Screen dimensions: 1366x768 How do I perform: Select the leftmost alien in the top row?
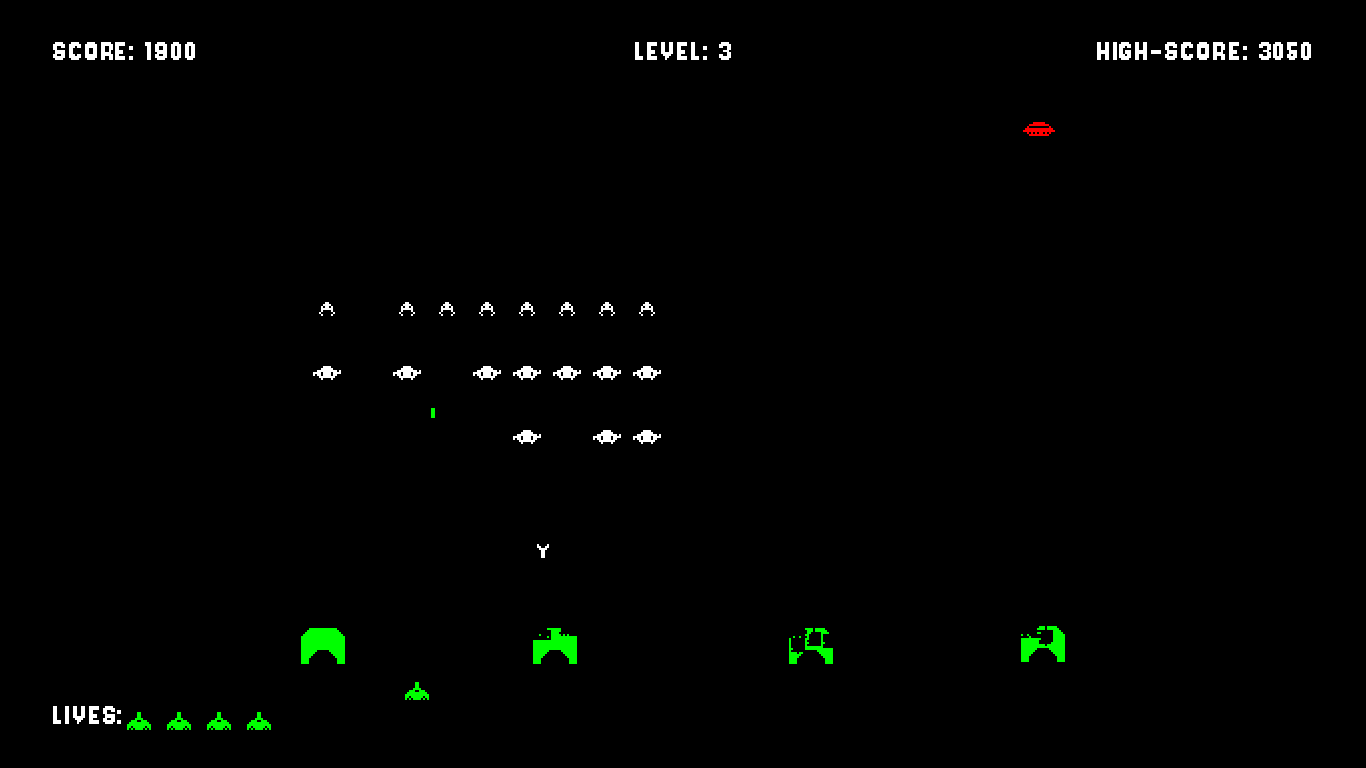click(326, 309)
